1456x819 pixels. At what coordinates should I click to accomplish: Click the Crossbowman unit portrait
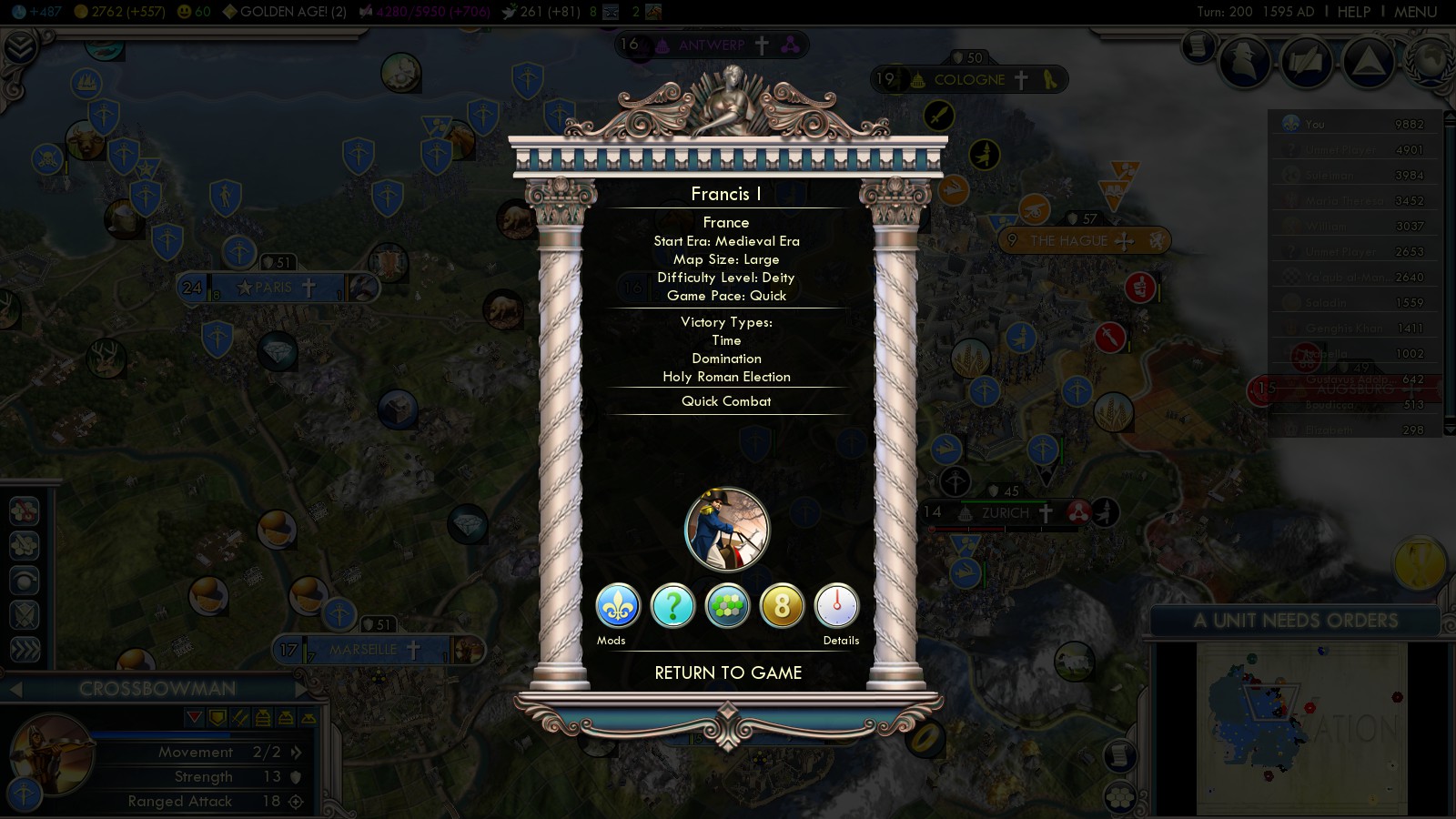coord(50,755)
